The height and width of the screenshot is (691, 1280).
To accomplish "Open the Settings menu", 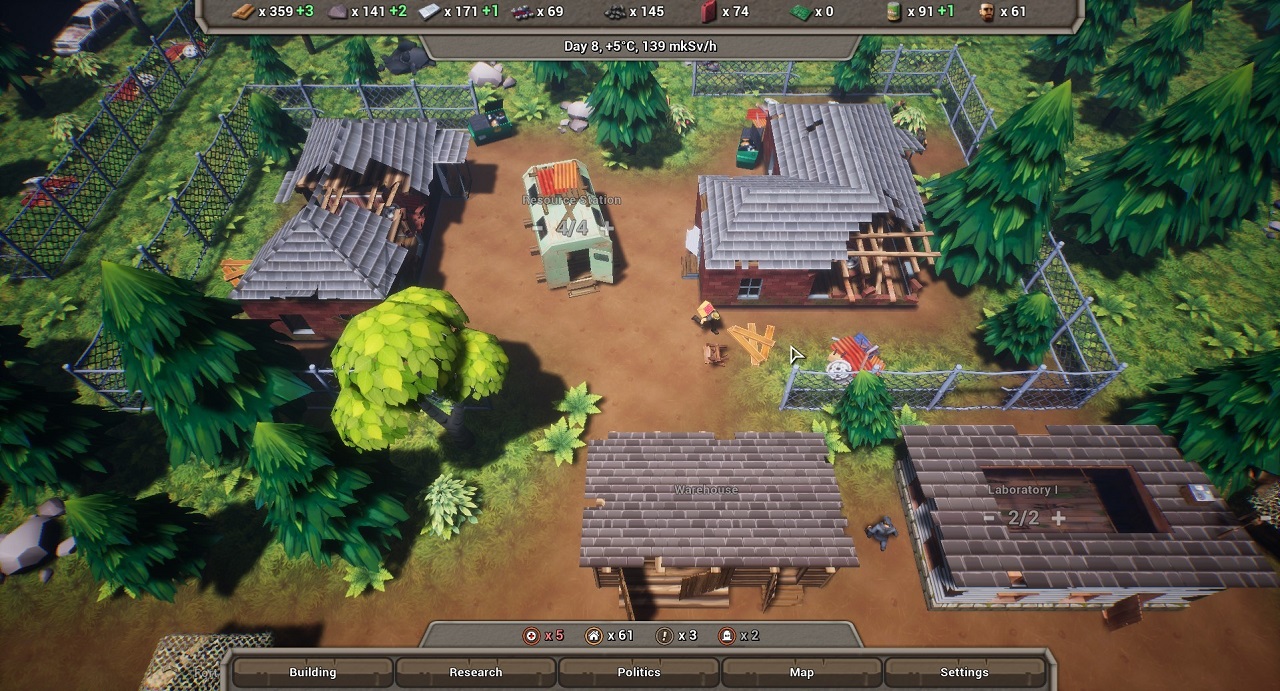I will pos(964,672).
